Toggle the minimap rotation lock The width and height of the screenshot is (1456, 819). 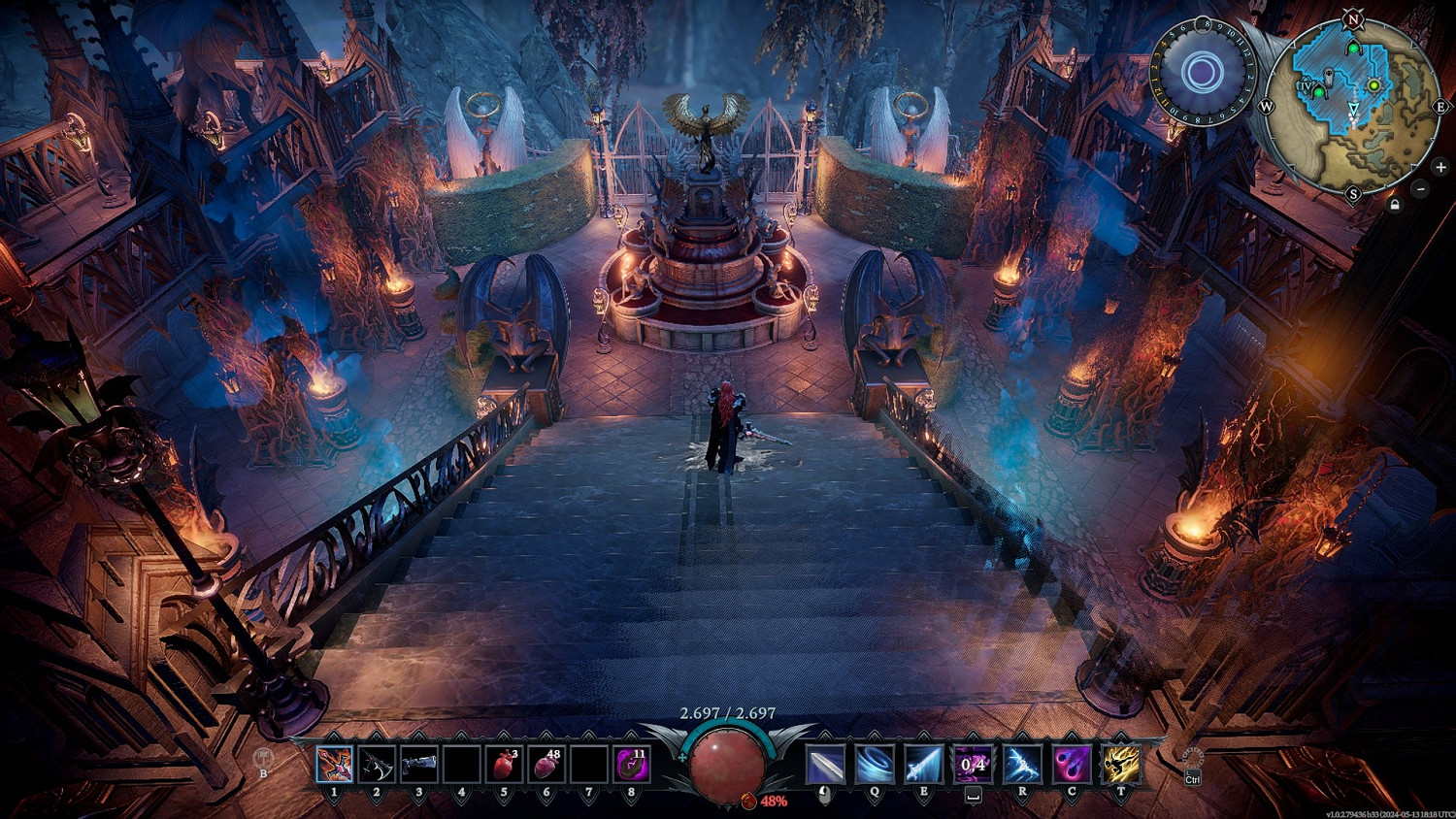click(x=1395, y=205)
